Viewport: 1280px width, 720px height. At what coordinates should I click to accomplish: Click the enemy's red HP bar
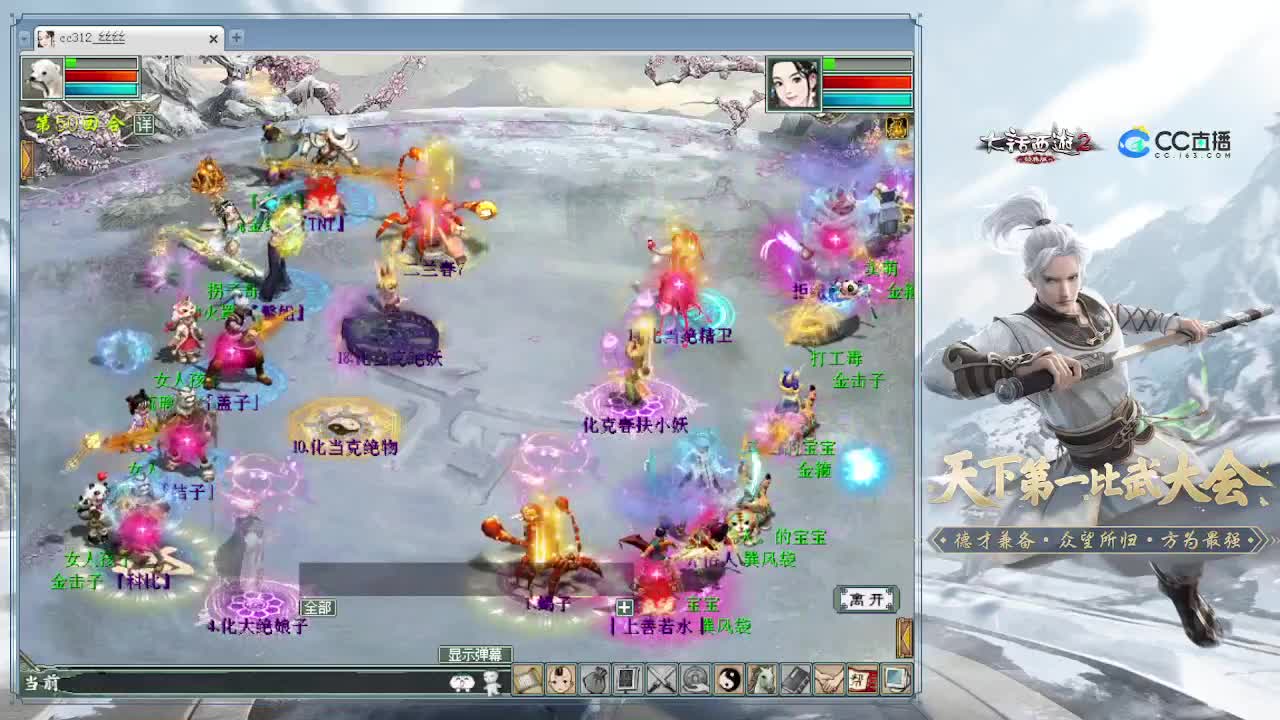pyautogui.click(x=866, y=82)
